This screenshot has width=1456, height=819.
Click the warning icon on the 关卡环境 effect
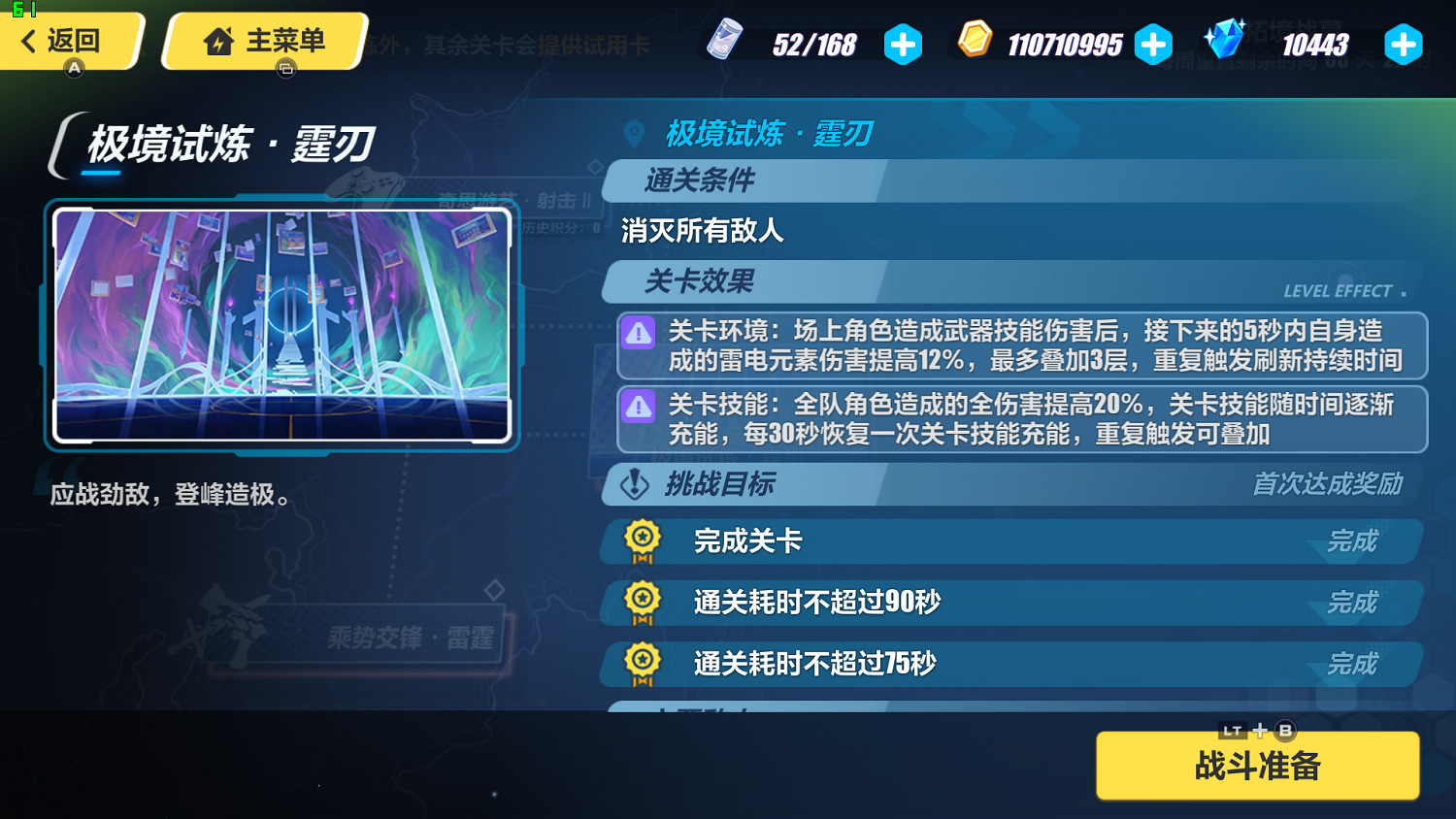coord(638,334)
